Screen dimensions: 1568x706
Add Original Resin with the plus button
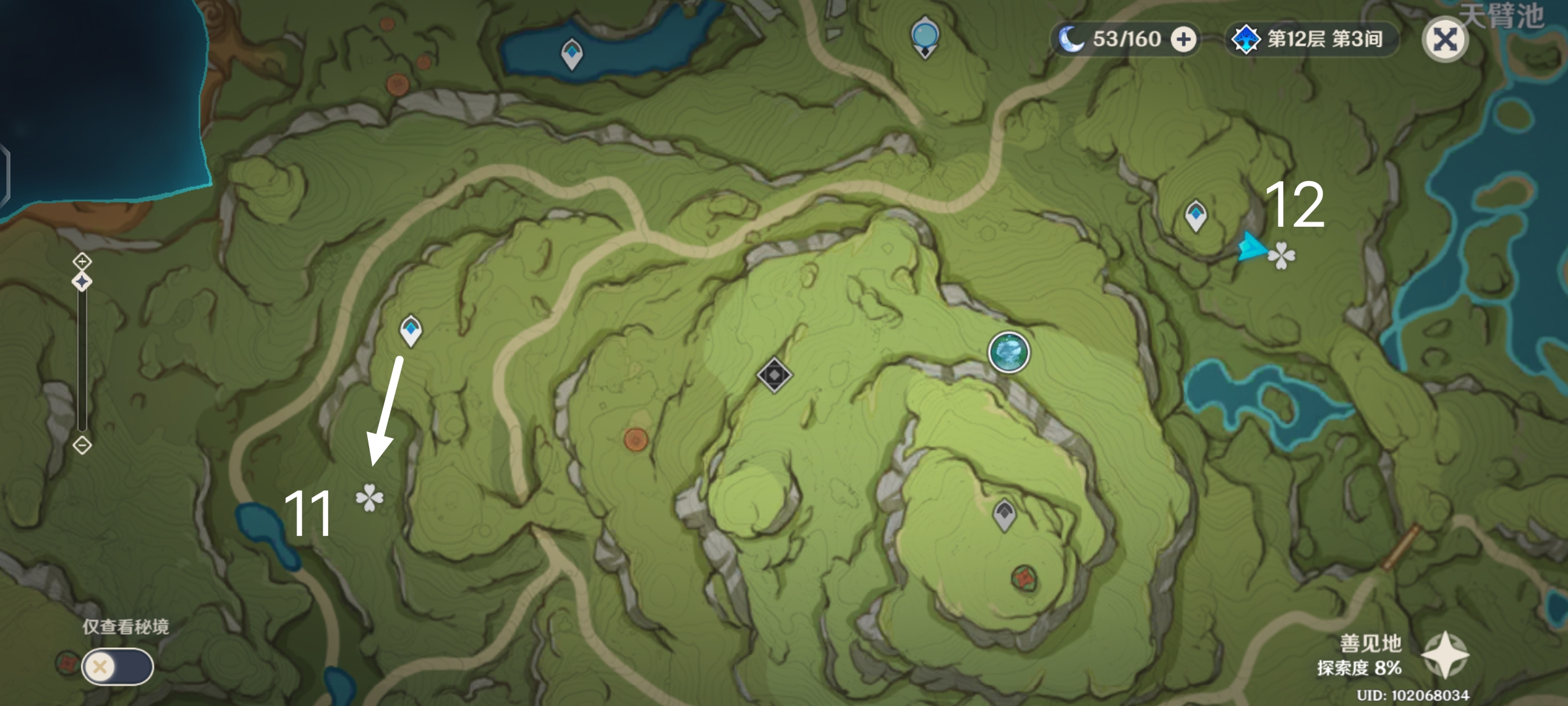click(1183, 39)
